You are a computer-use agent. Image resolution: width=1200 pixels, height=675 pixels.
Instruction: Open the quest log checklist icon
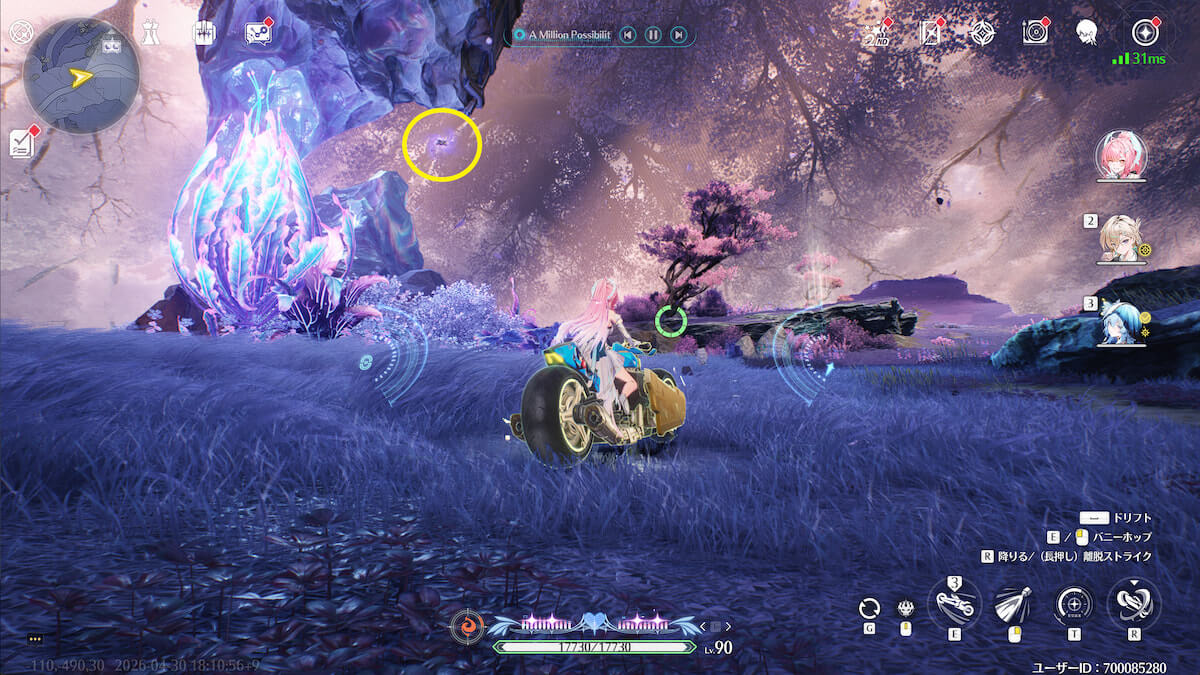22,143
